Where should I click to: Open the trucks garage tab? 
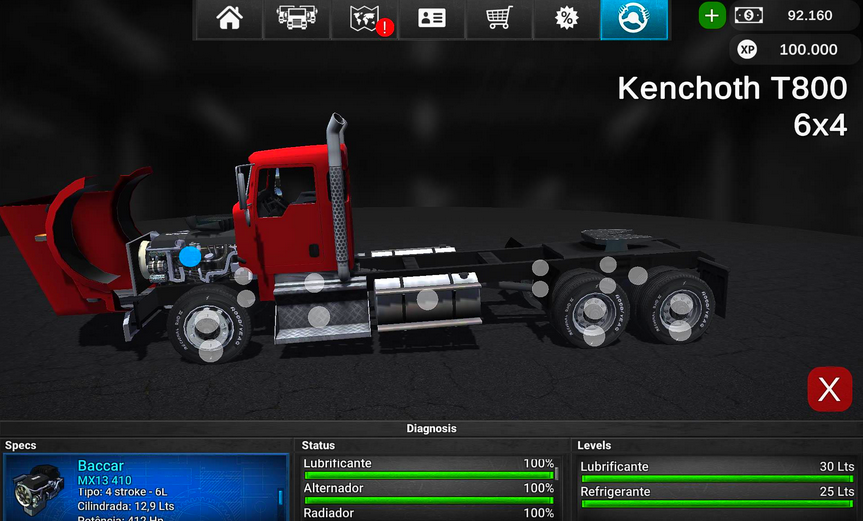(296, 19)
